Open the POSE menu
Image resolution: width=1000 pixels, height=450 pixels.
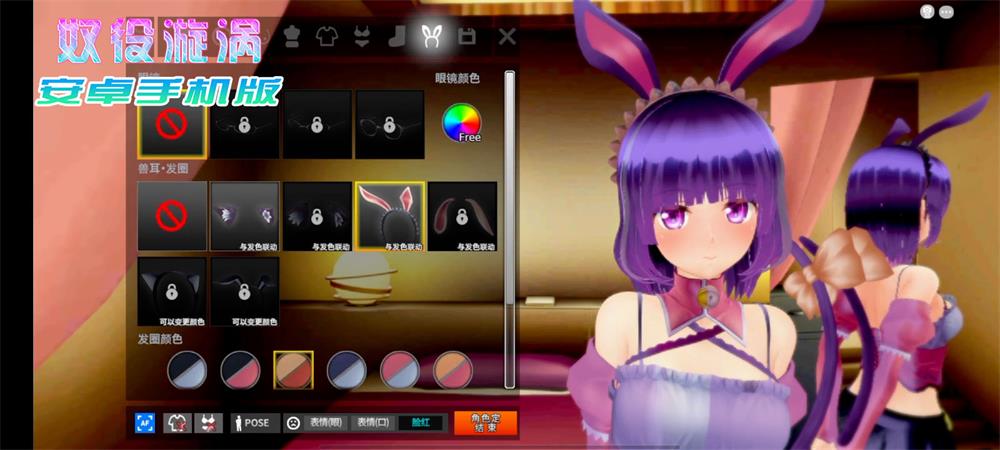pyautogui.click(x=255, y=423)
